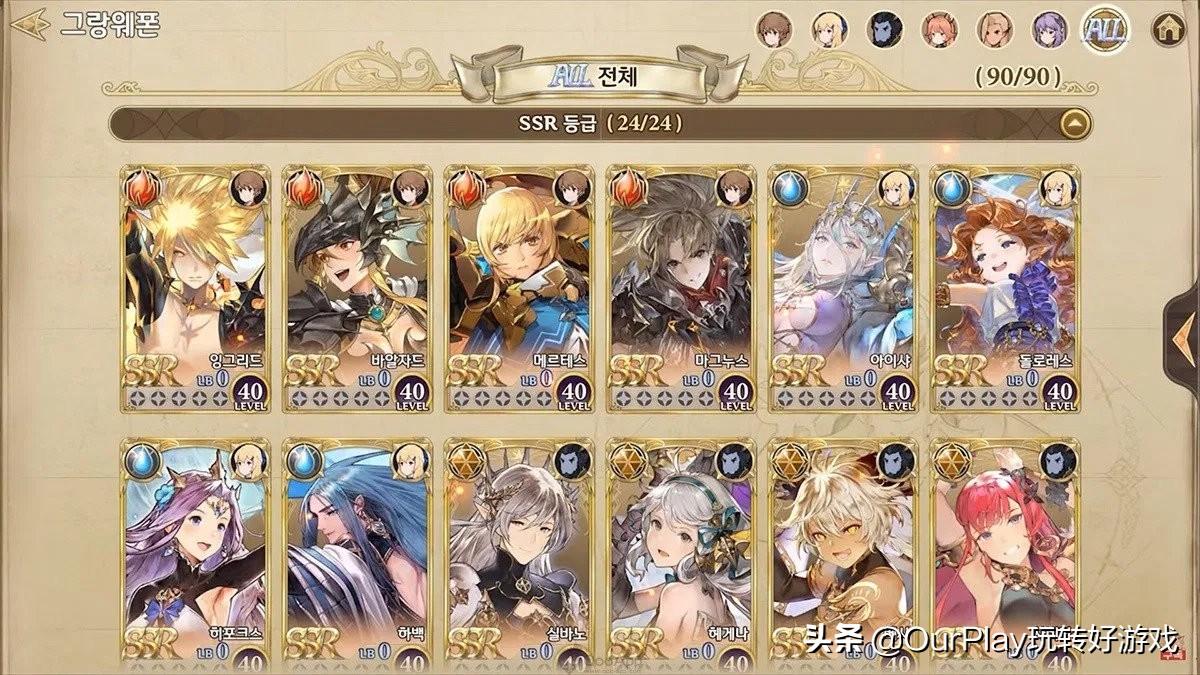This screenshot has width=1200, height=675.
Task: Open the side panel arrow tab
Action: click(x=1183, y=330)
